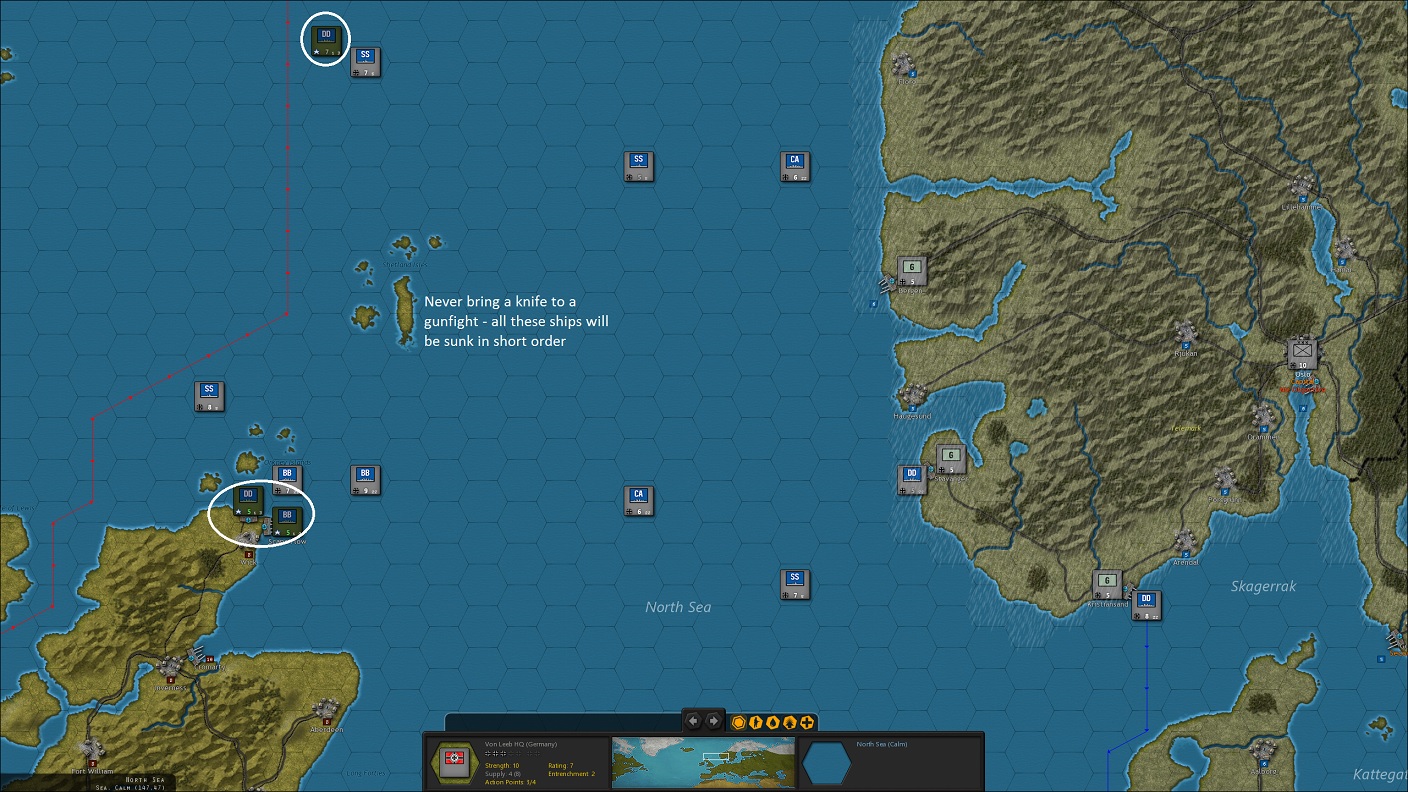This screenshot has width=1408, height=792.
Task: Toggle the oil-drop resource overlay icon
Action: click(x=770, y=722)
